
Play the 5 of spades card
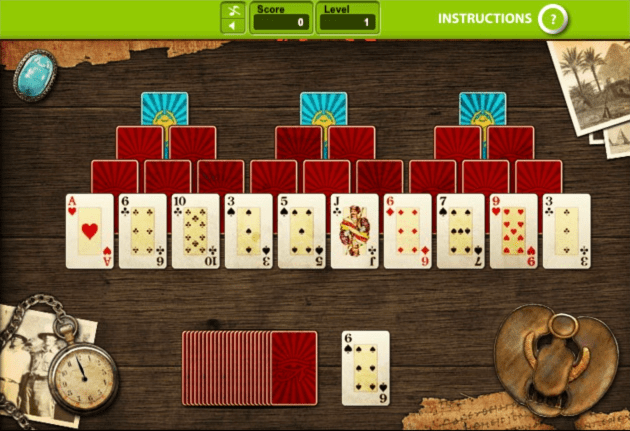(x=301, y=231)
